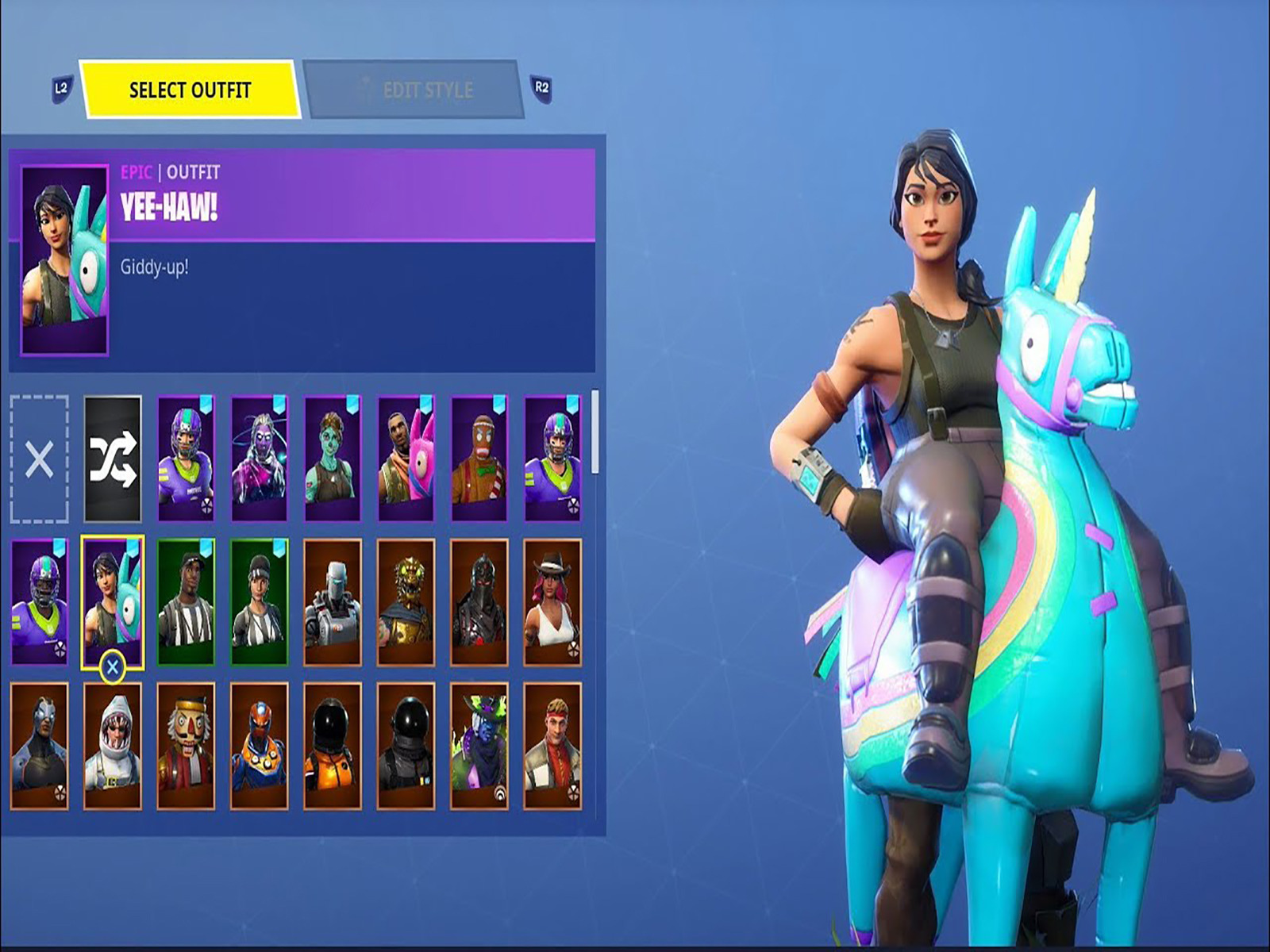
Task: Select the grey robot outfit
Action: pyautogui.click(x=333, y=602)
